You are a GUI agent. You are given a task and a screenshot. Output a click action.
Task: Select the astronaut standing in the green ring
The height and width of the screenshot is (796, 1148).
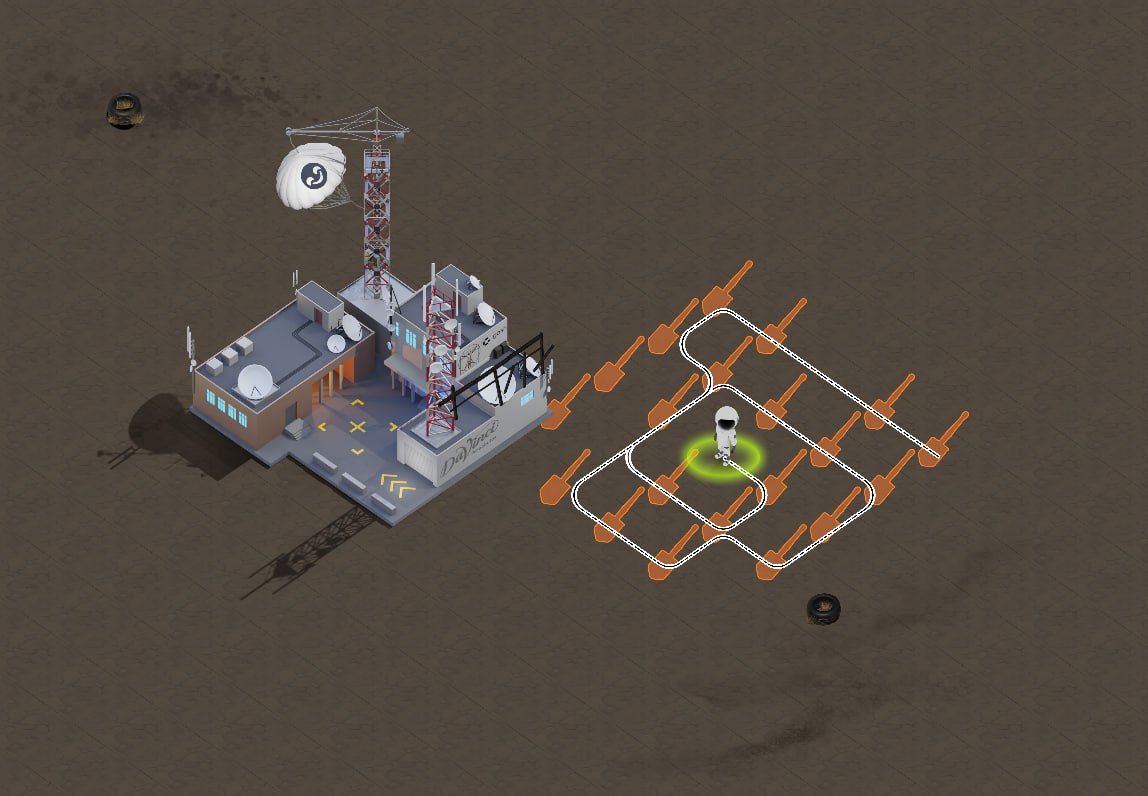click(725, 434)
